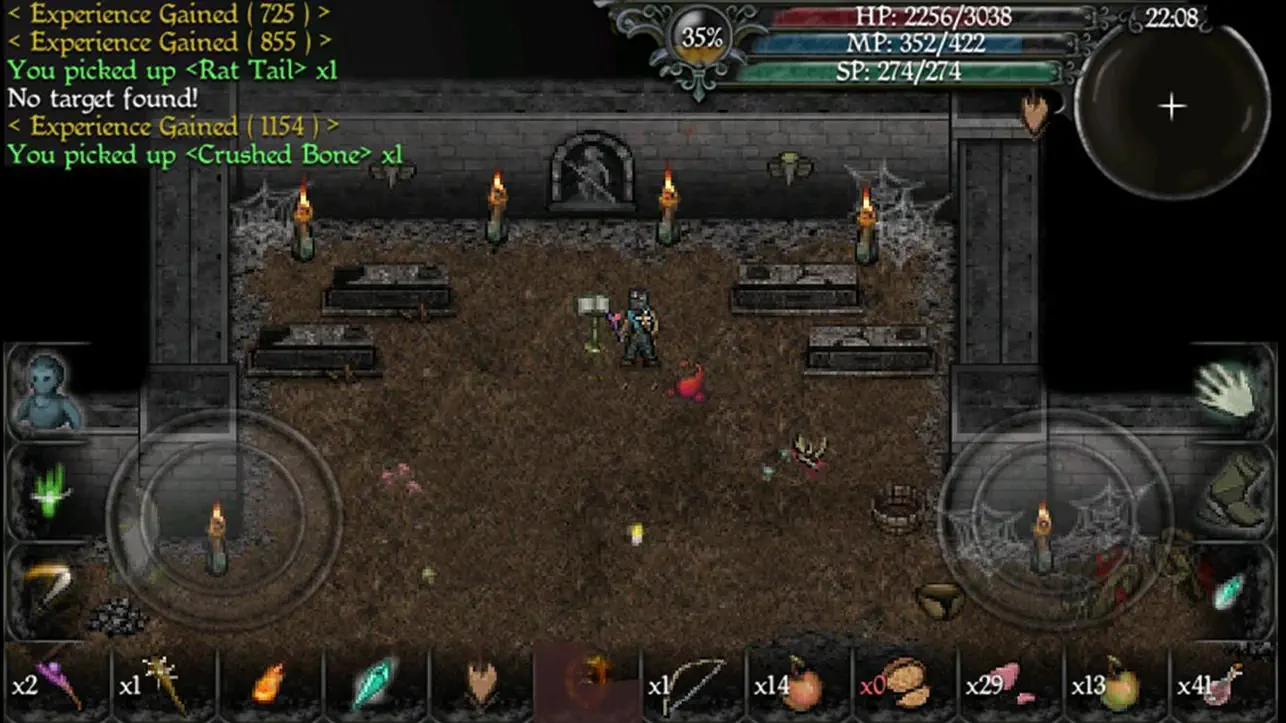Tap the blue ghoul character portrait
The image size is (1286, 723).
(46, 391)
